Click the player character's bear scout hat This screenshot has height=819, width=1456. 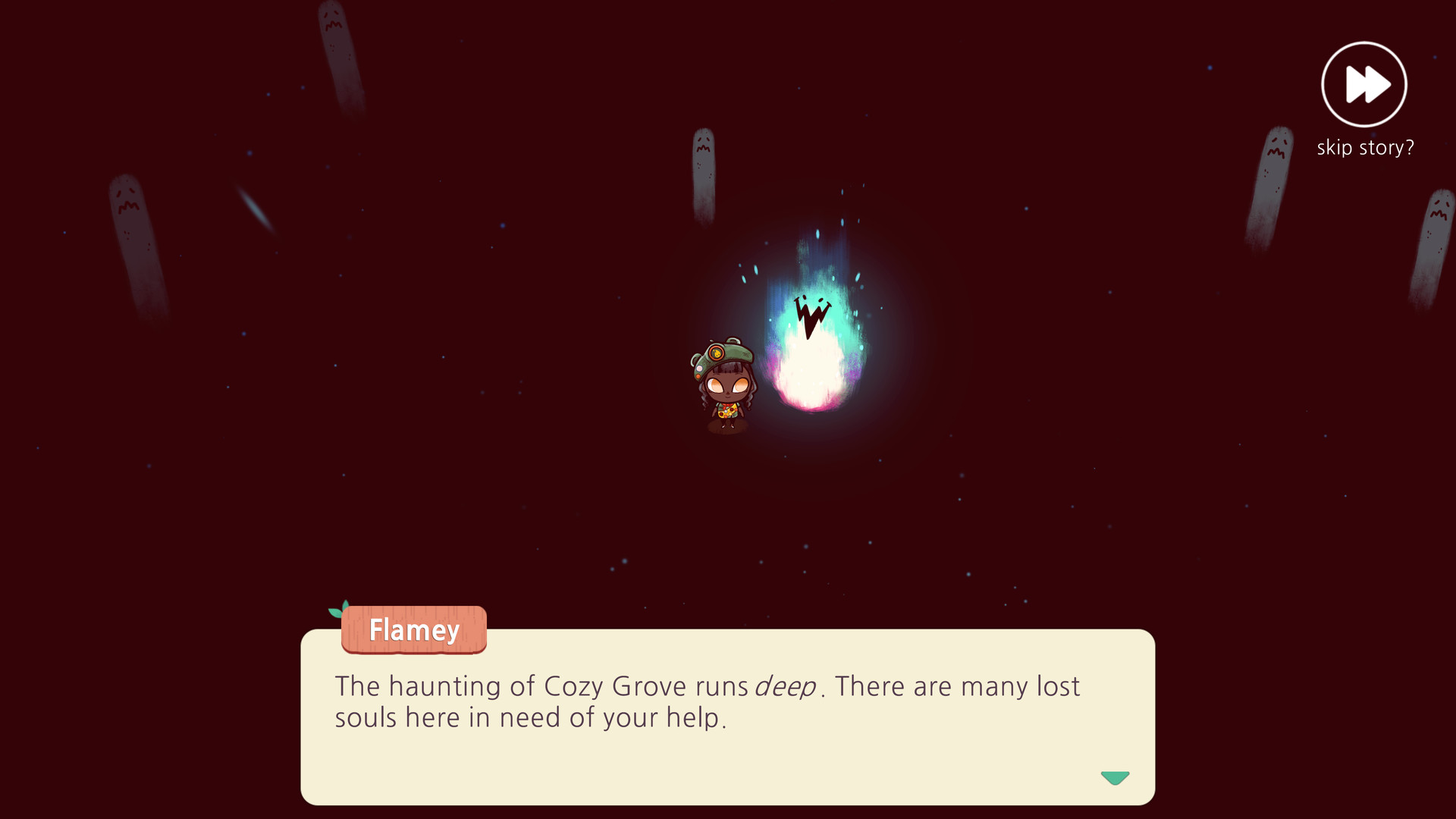point(724,355)
